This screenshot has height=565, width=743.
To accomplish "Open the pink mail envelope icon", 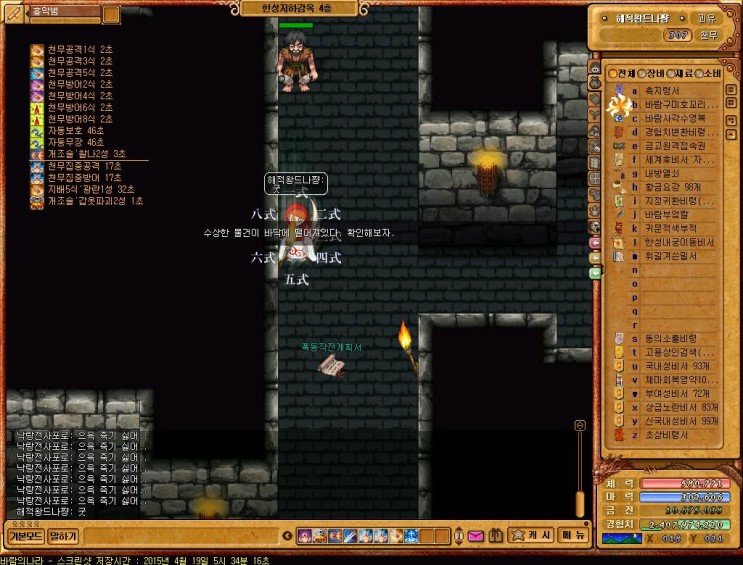I will tap(474, 537).
